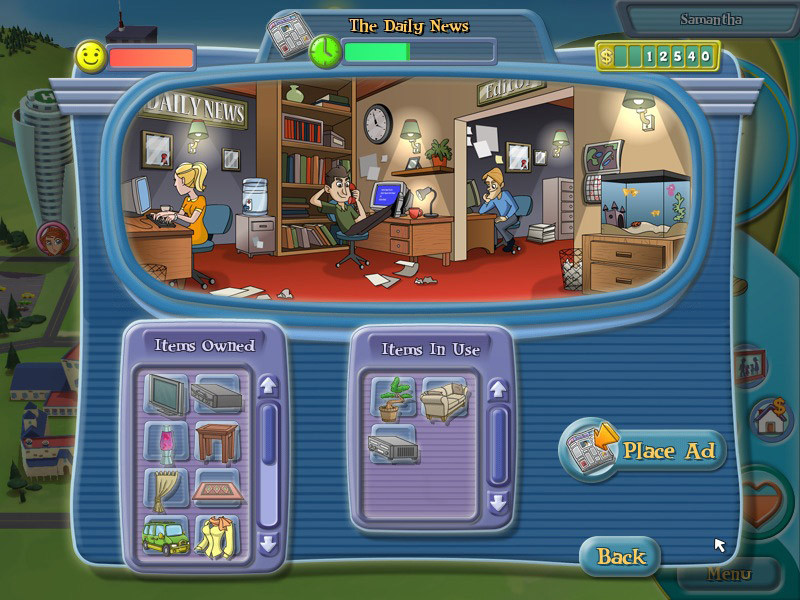Click the Items In Use down arrow
The height and width of the screenshot is (600, 800).
pyautogui.click(x=497, y=501)
